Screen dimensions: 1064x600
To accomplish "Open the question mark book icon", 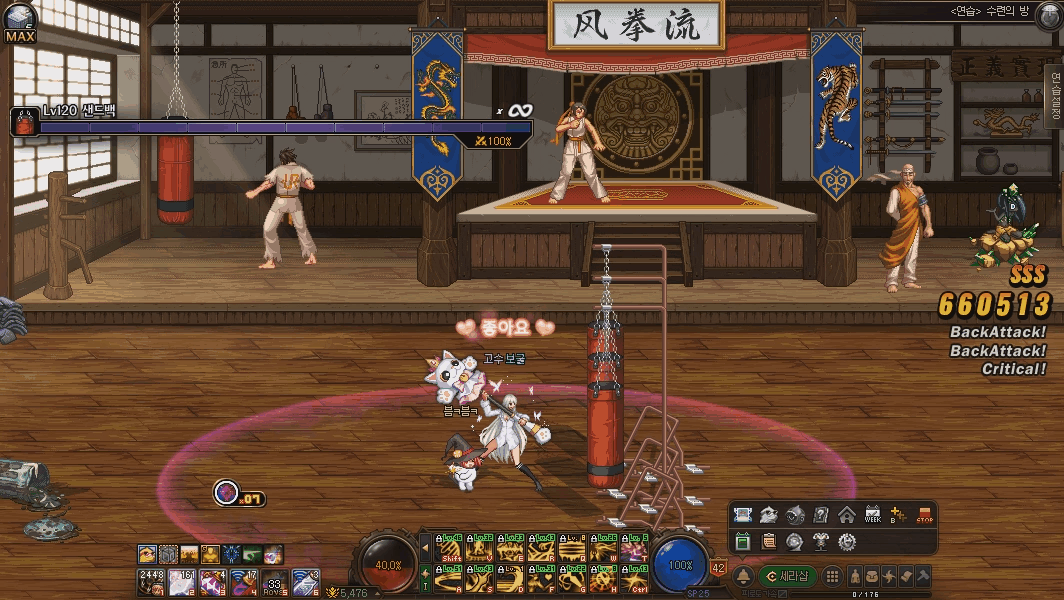I will click(820, 515).
